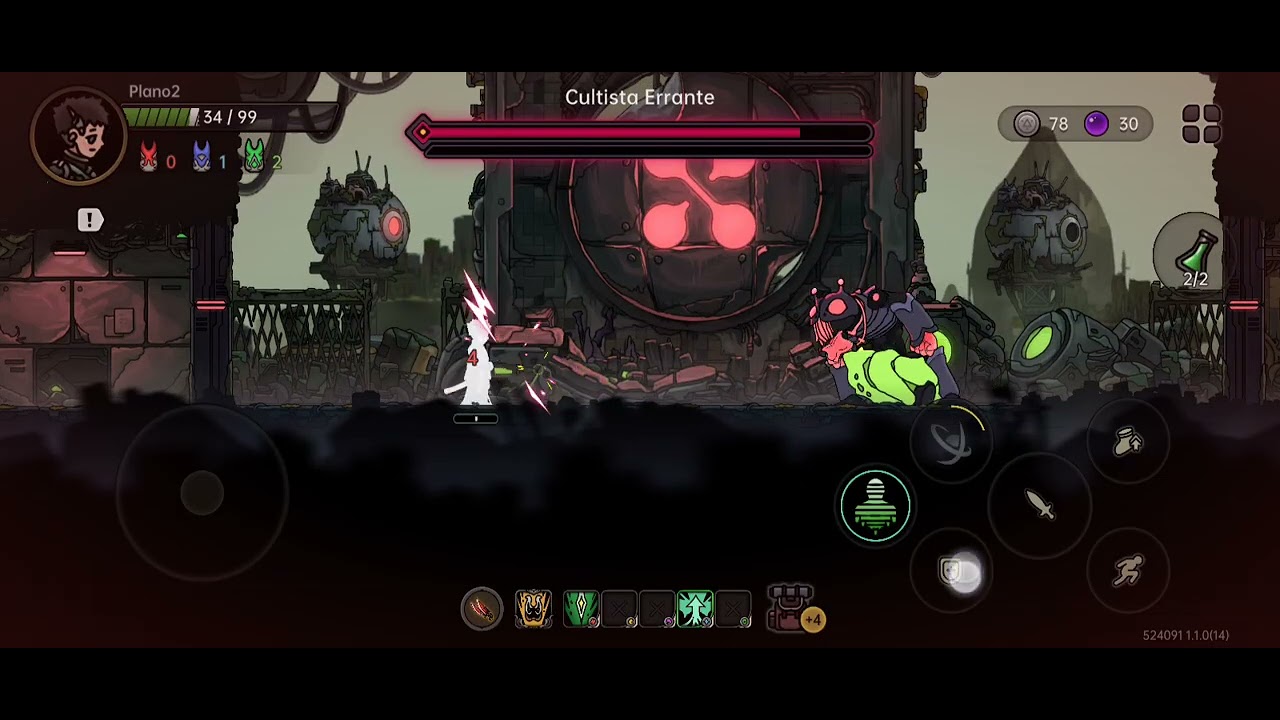Drink the green potion flask

(x=1197, y=256)
